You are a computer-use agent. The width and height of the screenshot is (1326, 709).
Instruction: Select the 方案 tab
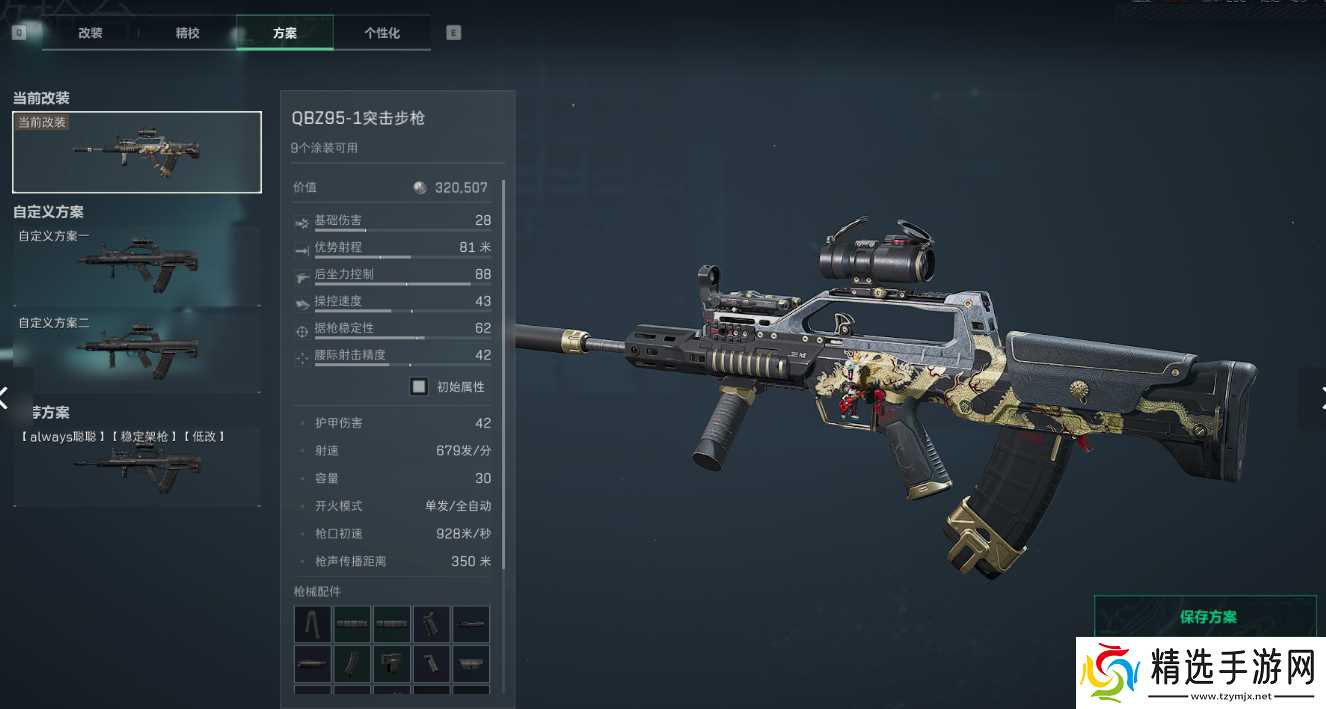tap(284, 33)
